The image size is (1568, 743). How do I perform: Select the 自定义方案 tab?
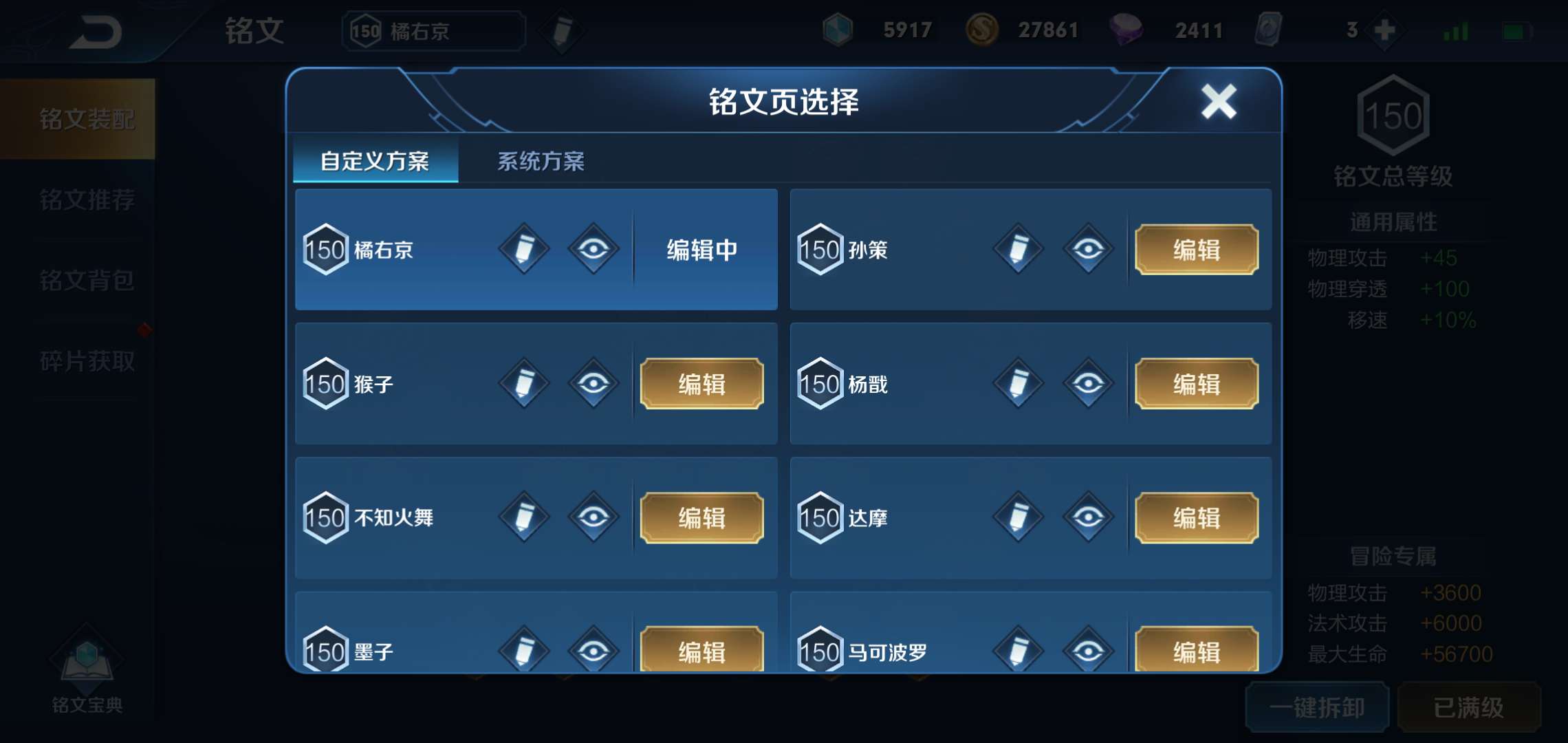pyautogui.click(x=375, y=160)
